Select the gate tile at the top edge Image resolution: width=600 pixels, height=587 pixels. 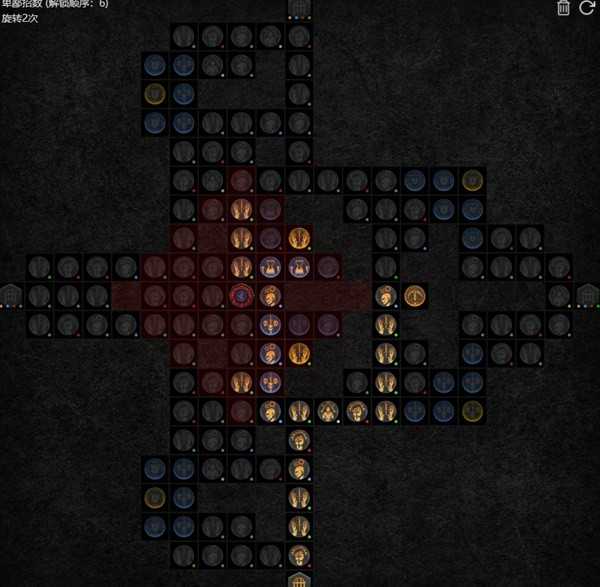click(298, 8)
